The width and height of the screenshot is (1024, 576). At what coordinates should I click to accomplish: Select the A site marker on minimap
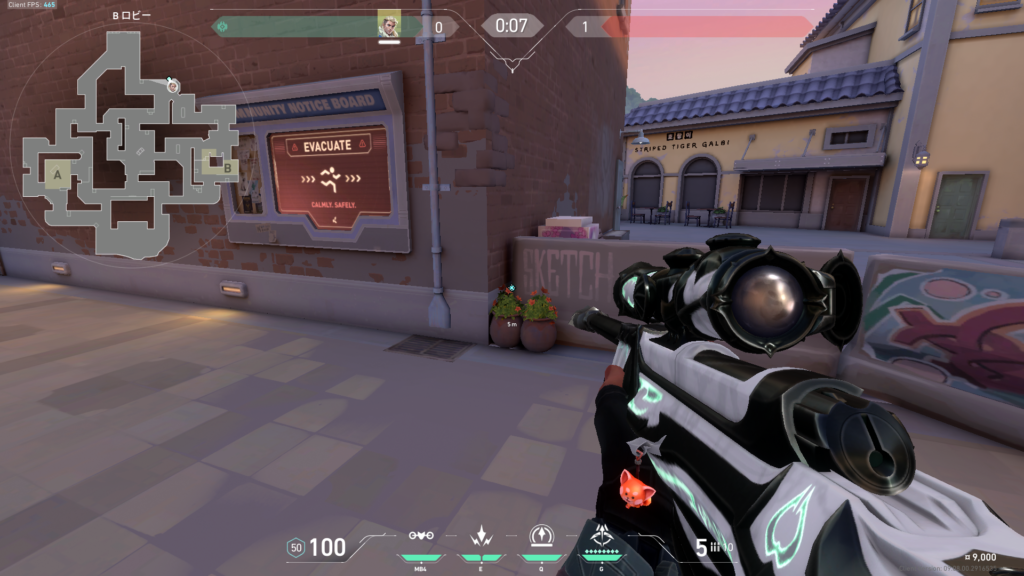tap(58, 176)
